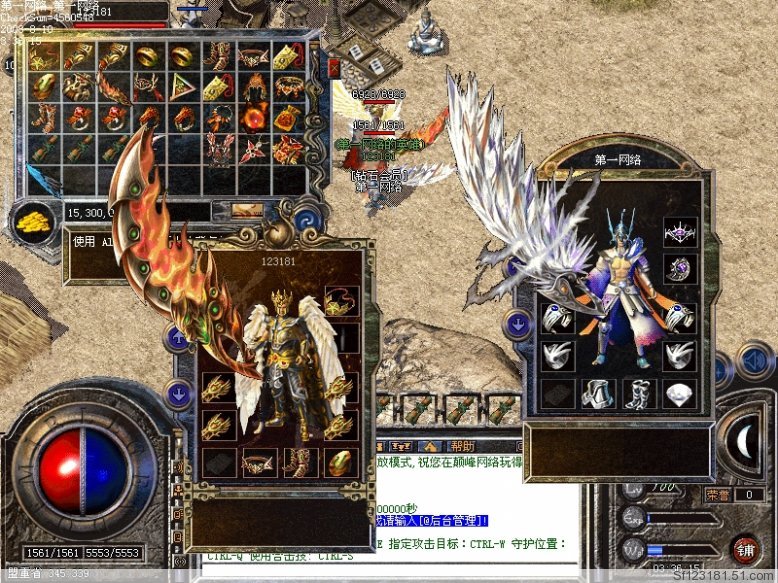Select the green gem slot on 123181
The image size is (778, 583).
point(342,462)
